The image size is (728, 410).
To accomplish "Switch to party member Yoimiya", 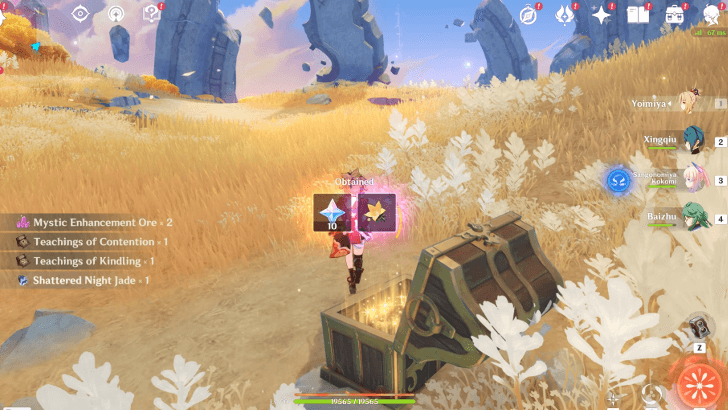I will coord(689,103).
